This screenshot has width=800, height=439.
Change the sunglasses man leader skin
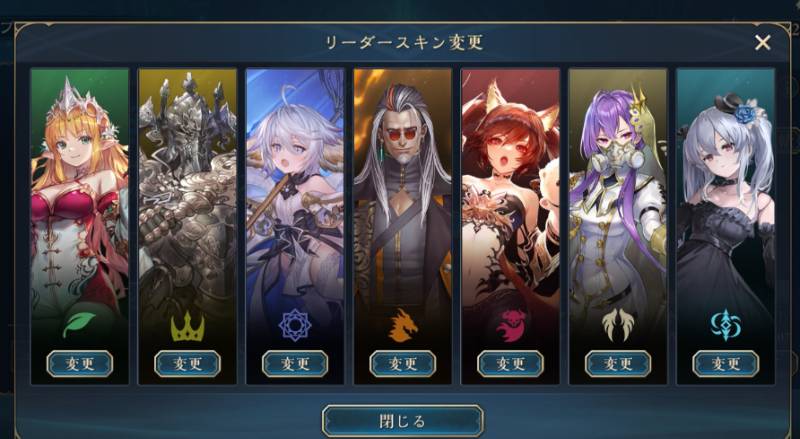[x=402, y=363]
